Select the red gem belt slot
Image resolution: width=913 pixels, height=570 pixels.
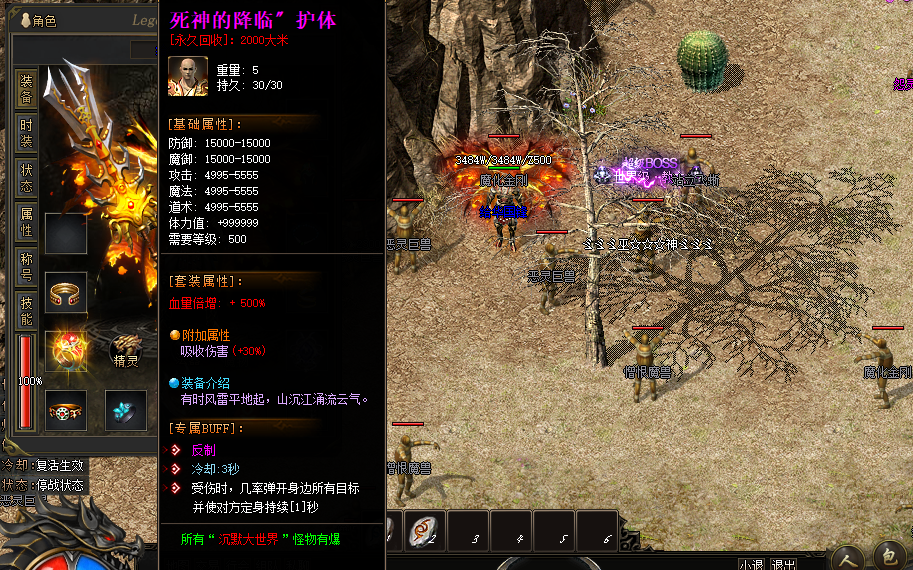click(x=66, y=410)
